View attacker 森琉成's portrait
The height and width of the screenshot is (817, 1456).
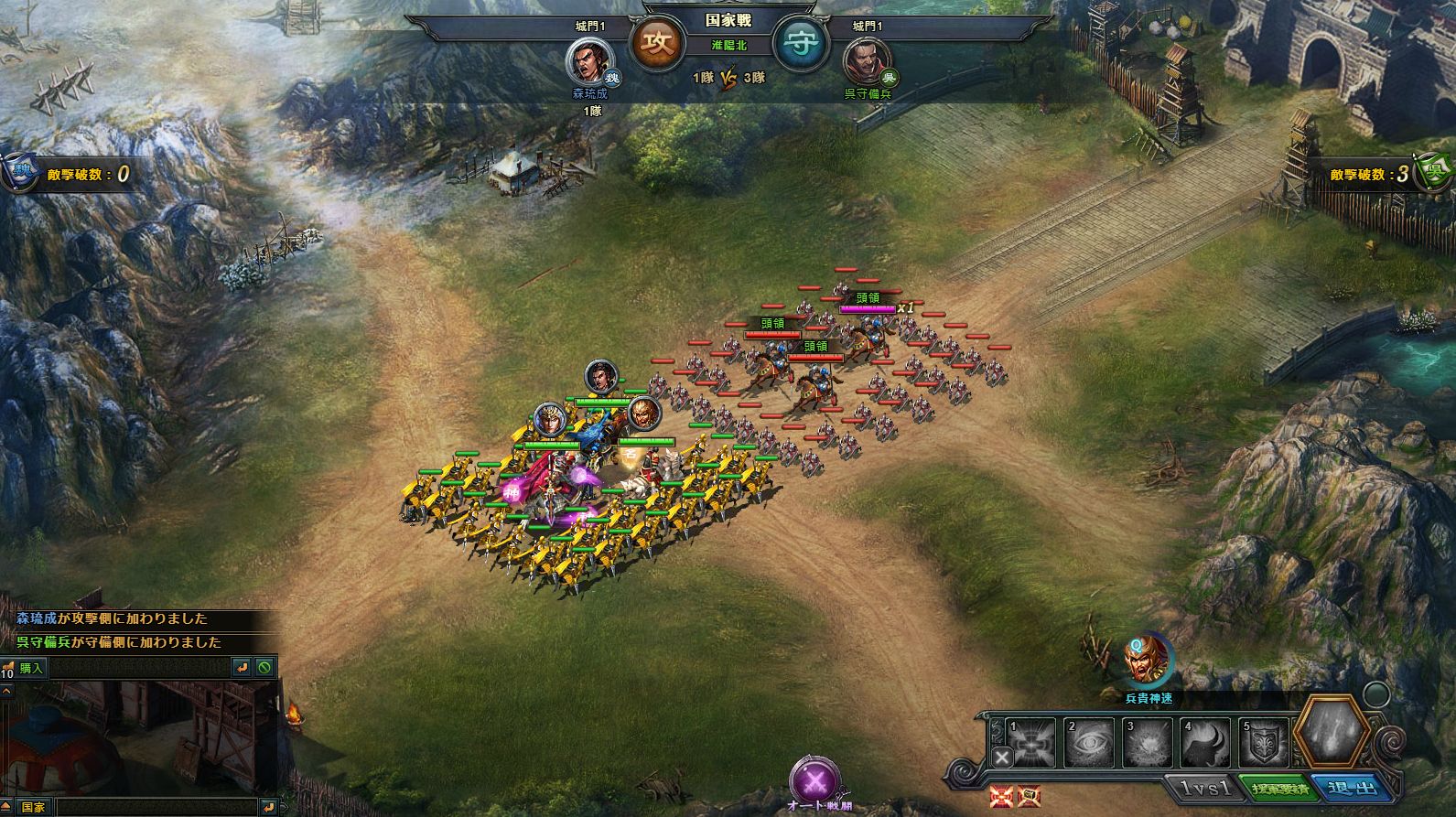coord(587,62)
